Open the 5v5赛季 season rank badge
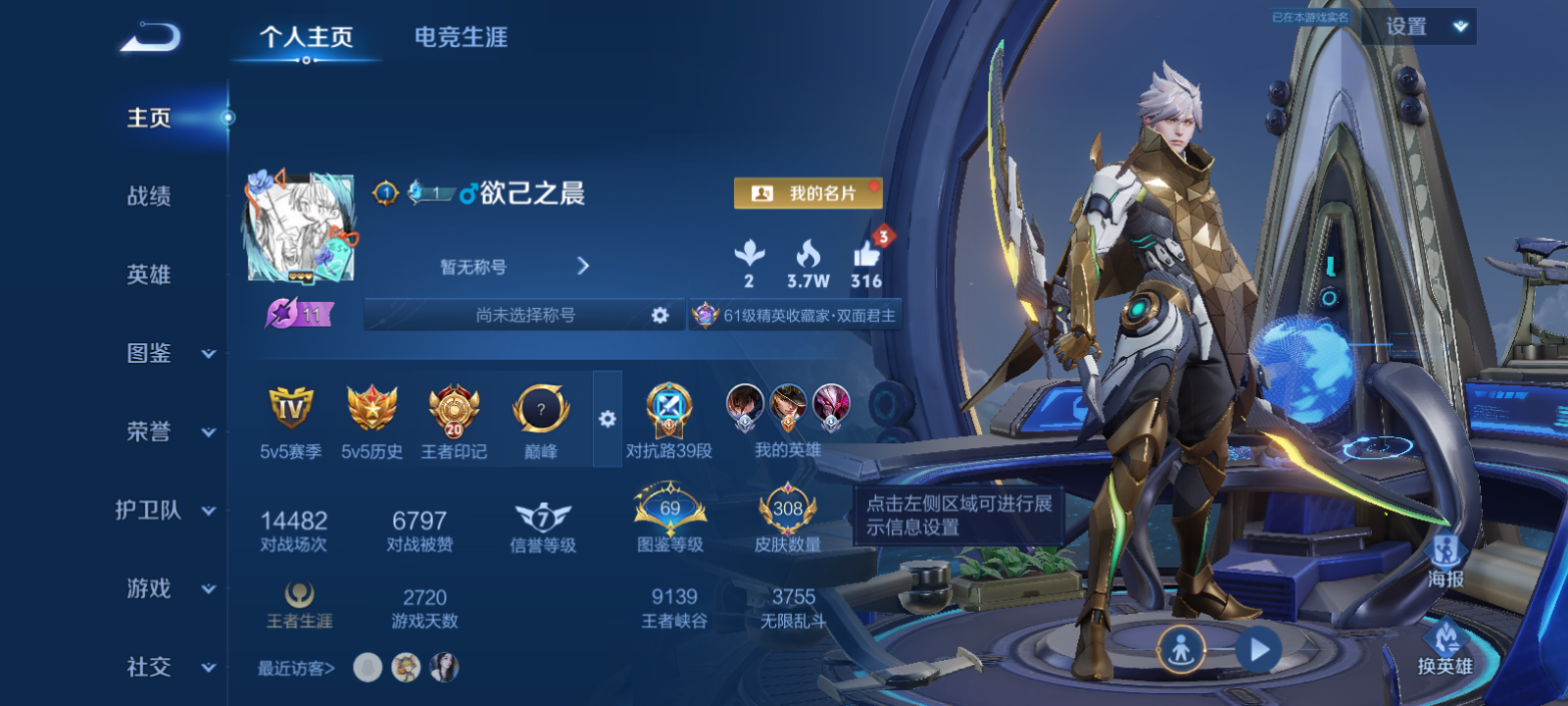The image size is (1568, 706). coord(289,410)
